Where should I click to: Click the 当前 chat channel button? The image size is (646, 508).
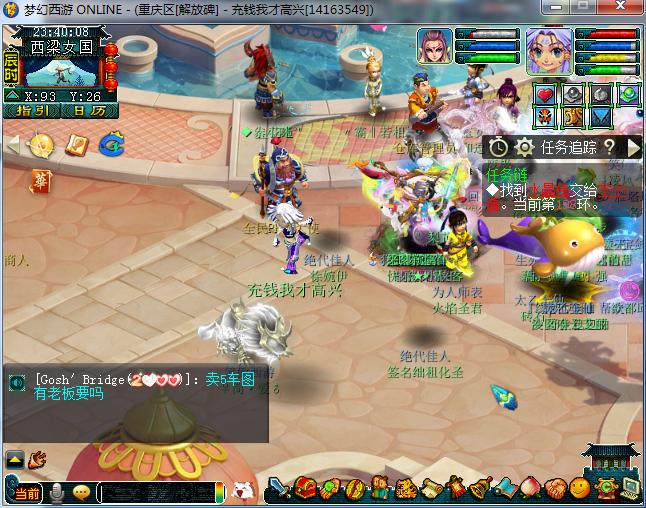point(27,493)
